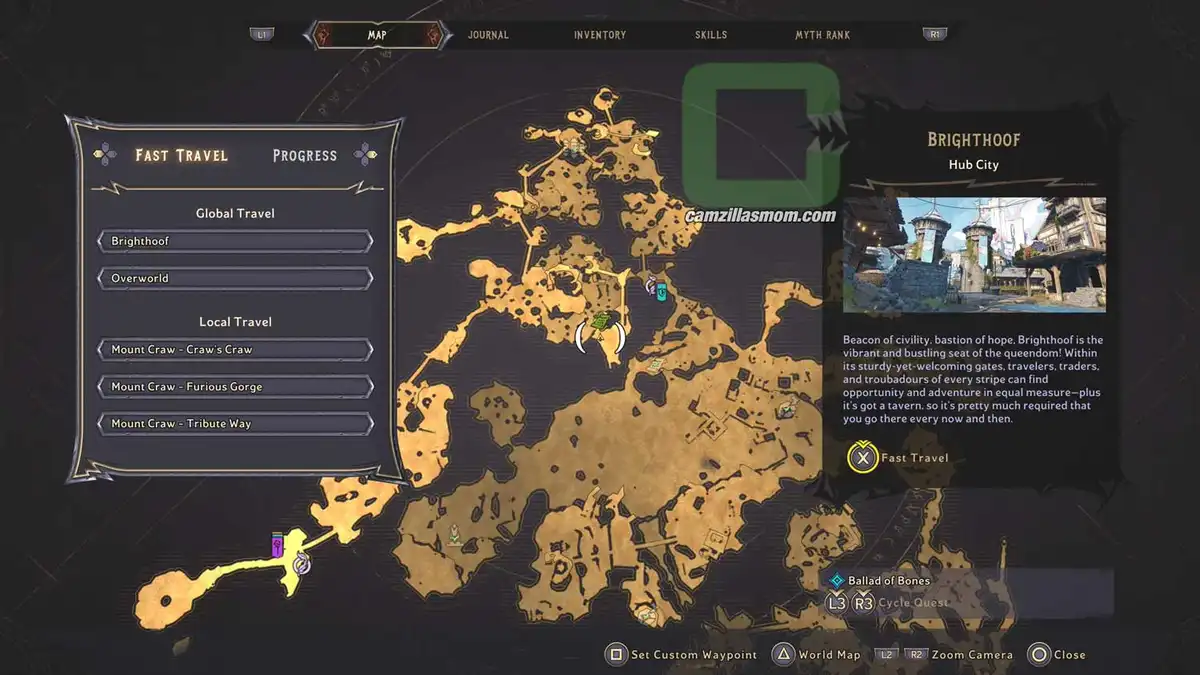Open the Skills tab
The height and width of the screenshot is (675, 1200).
pyautogui.click(x=711, y=35)
